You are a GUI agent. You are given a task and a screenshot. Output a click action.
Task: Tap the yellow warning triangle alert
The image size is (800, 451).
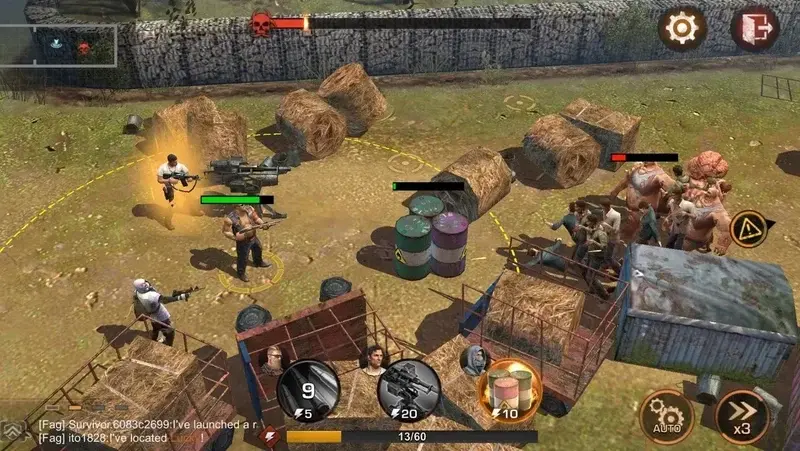pyautogui.click(x=749, y=230)
